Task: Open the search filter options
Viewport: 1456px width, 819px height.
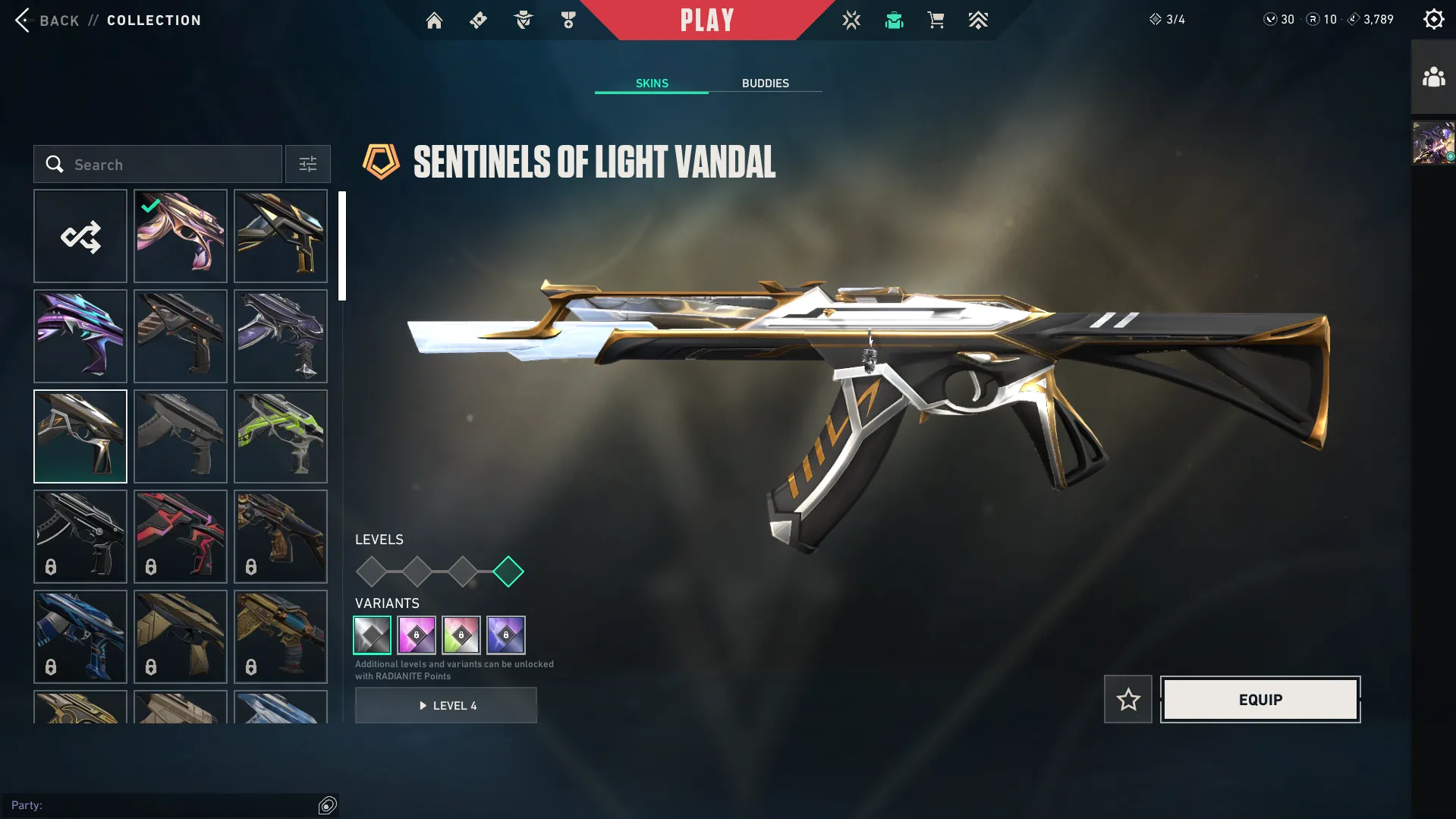Action: coord(307,164)
